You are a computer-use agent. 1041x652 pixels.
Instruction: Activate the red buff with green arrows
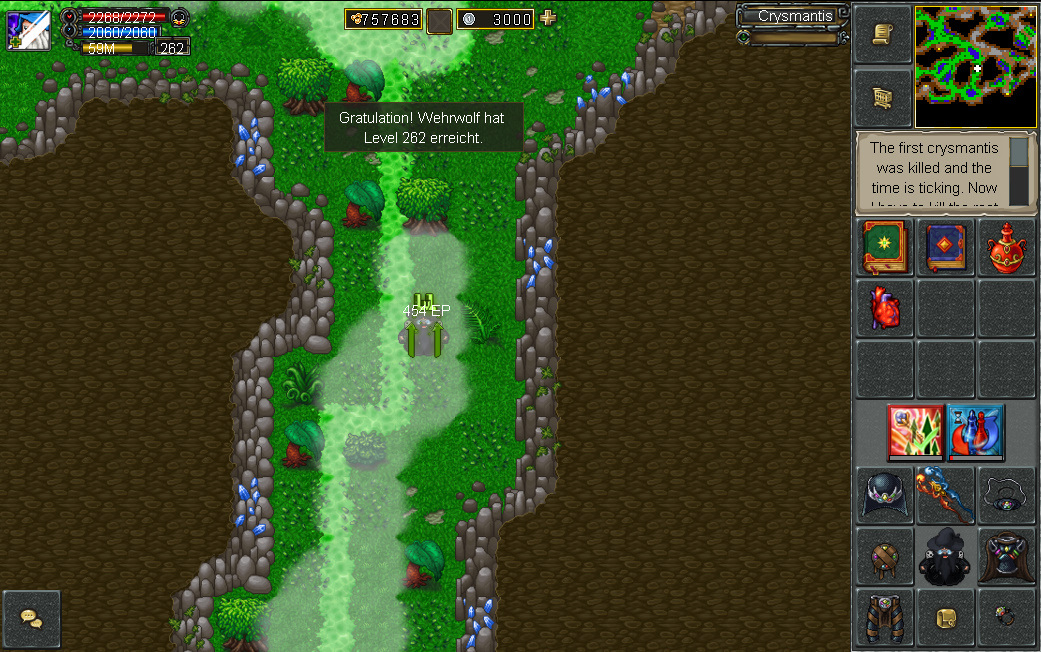915,432
